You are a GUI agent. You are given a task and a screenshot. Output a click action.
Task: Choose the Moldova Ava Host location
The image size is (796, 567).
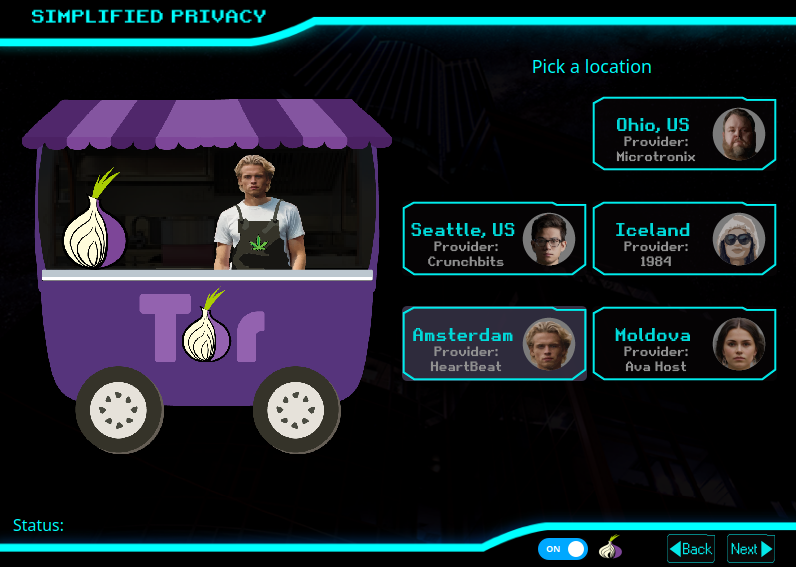[684, 344]
